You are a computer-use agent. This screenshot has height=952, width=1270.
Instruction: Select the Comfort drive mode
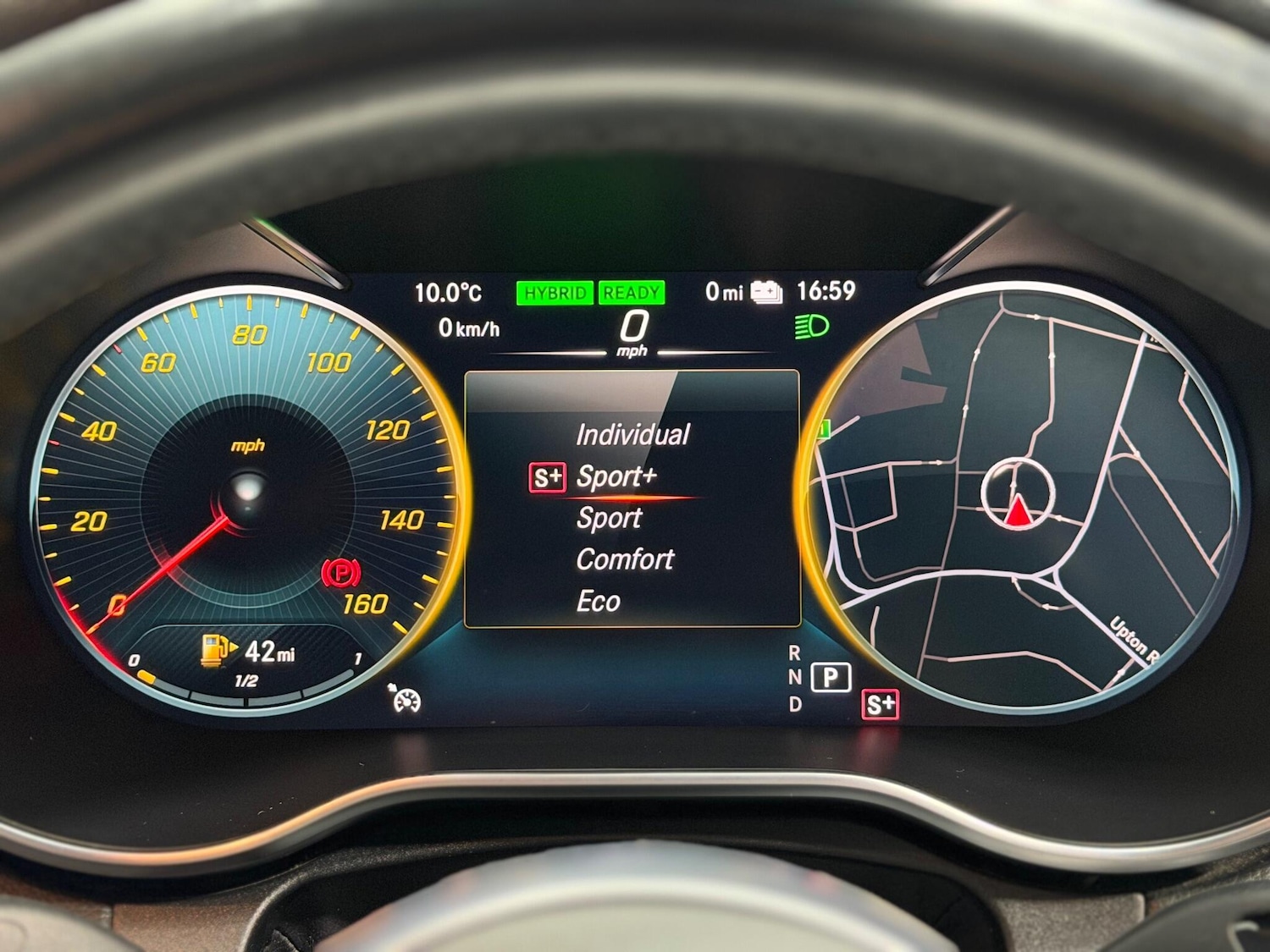point(625,559)
